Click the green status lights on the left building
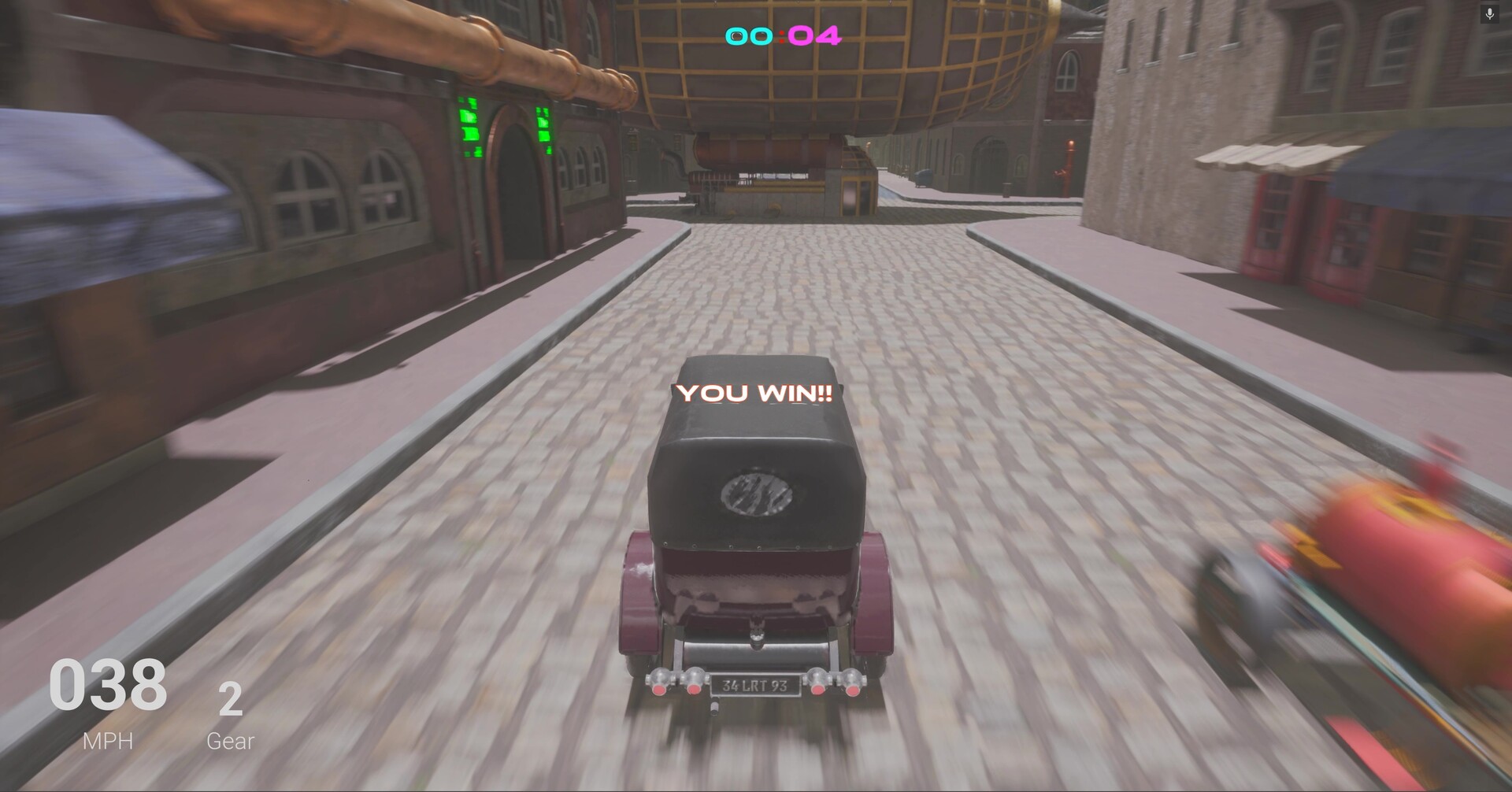The image size is (1512, 792). click(469, 128)
